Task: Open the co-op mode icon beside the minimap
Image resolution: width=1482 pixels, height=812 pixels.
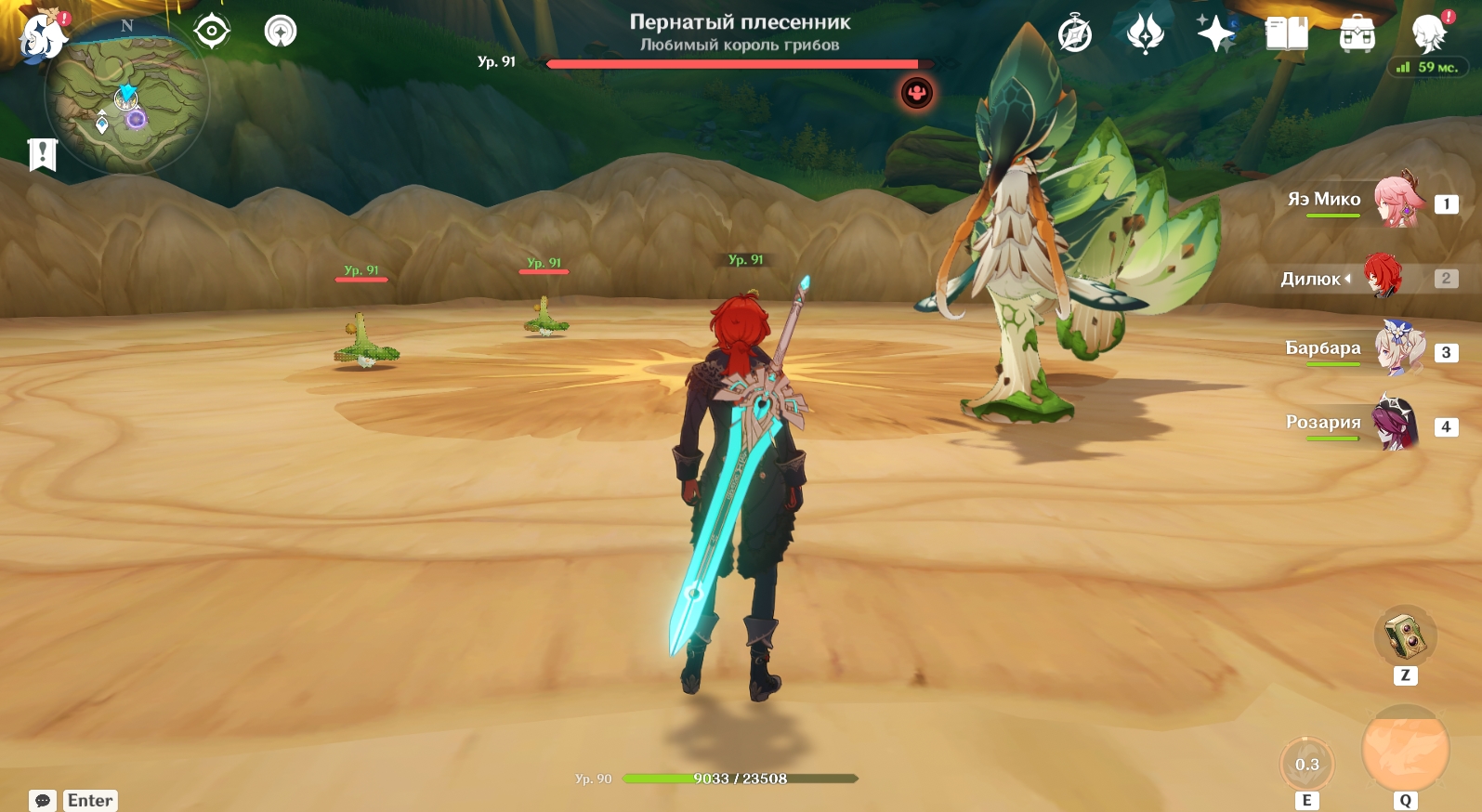Action: point(281,32)
